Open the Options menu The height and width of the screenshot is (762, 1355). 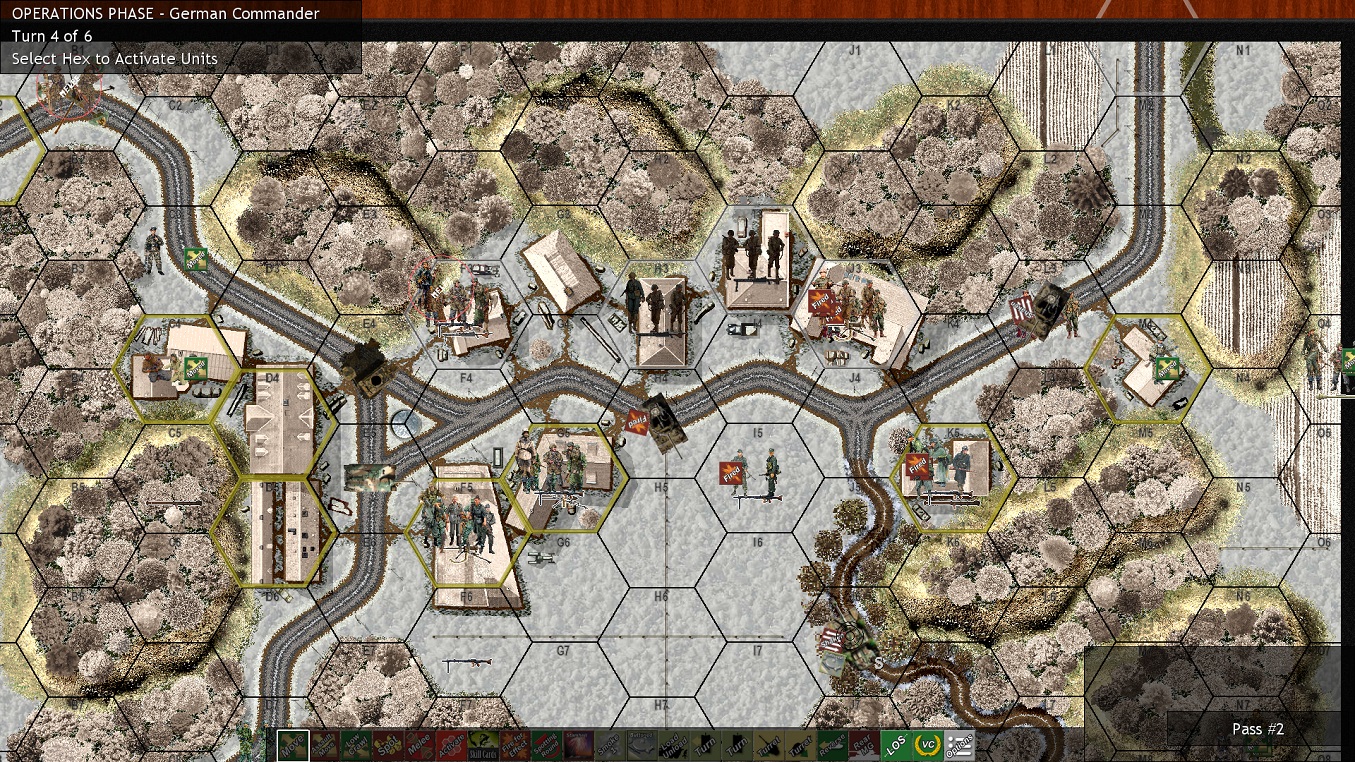(x=959, y=745)
